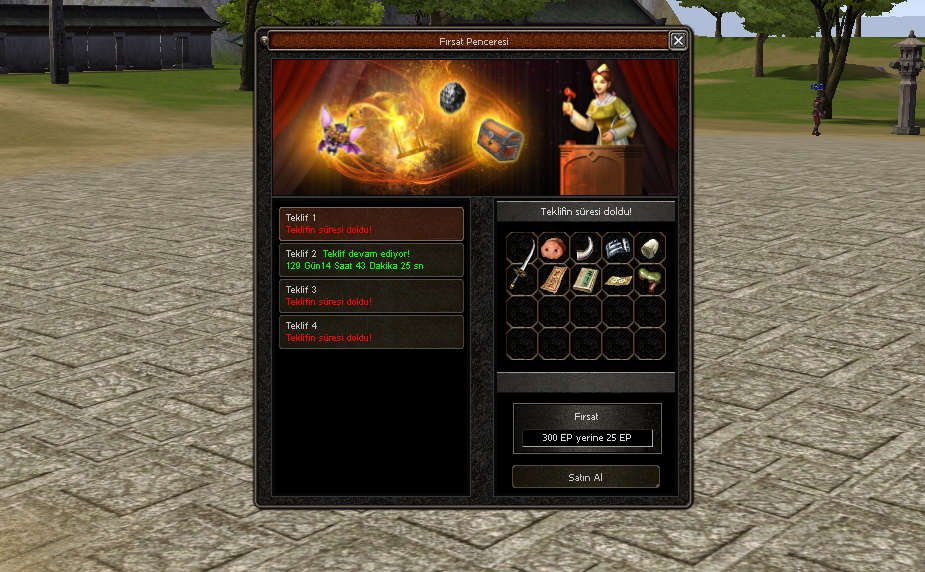The image size is (925, 572).
Task: Choose the active Teklif 2 offer
Action: click(371, 260)
